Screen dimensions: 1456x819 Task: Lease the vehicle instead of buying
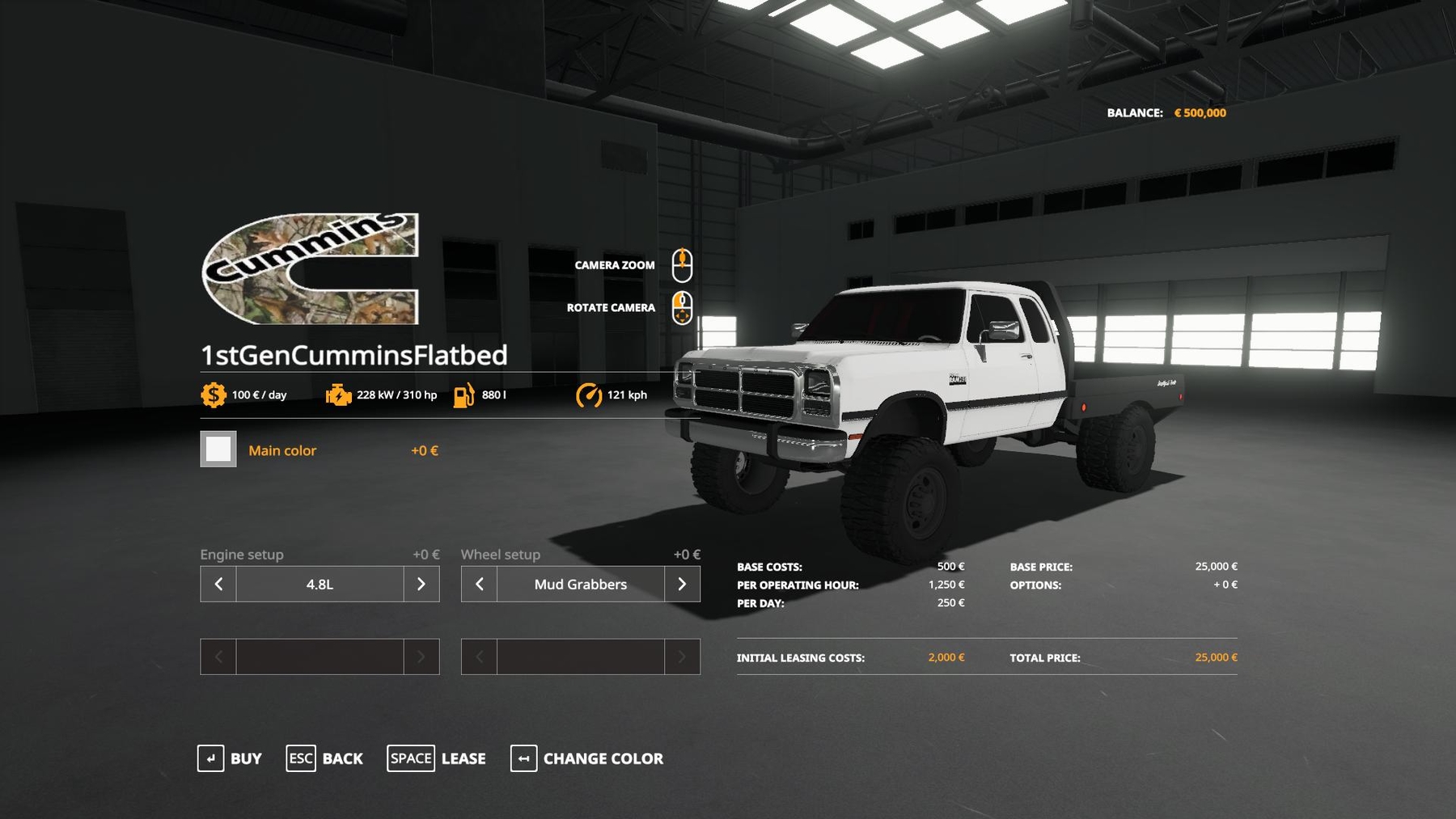437,758
